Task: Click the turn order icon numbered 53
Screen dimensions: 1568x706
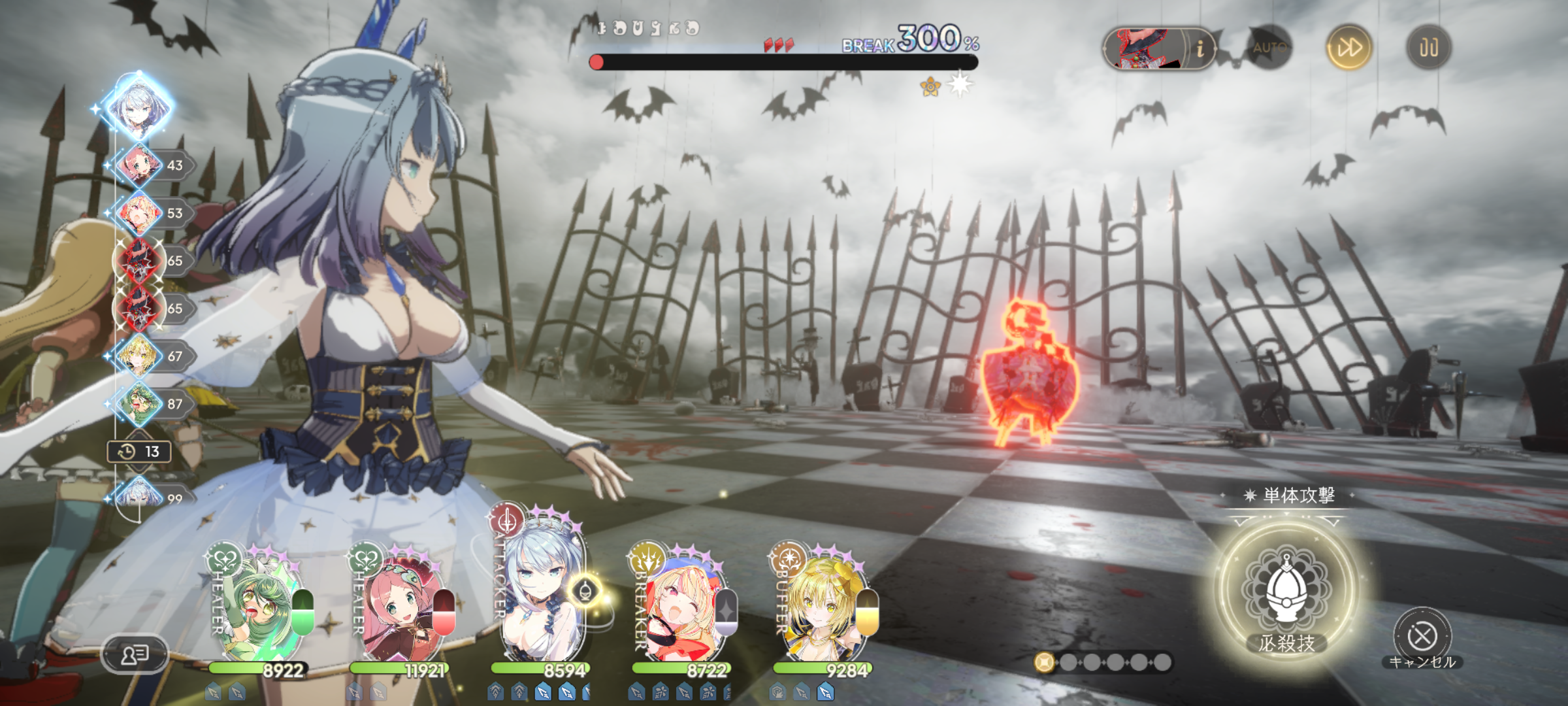Action: (139, 212)
